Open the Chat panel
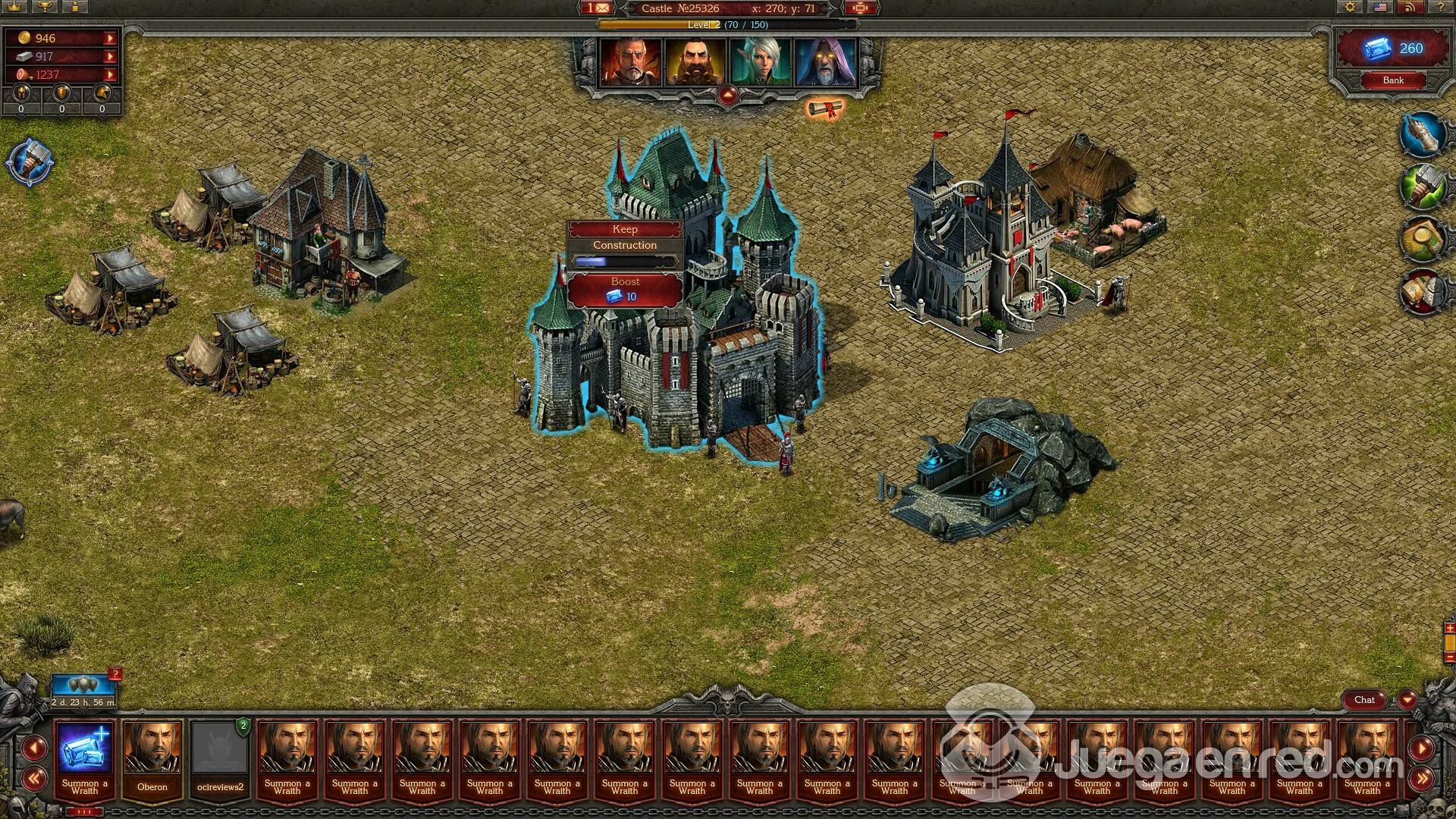The image size is (1456, 819). coord(1364,700)
